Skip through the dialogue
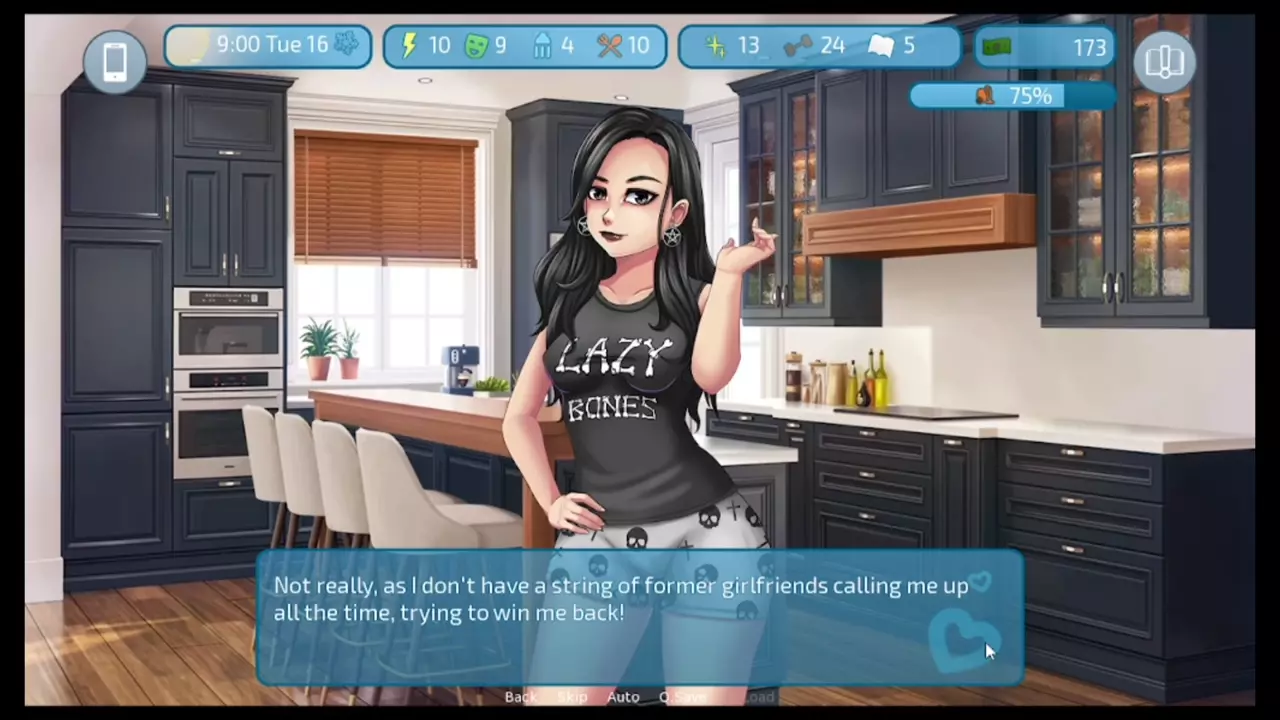Viewport: 1280px width, 720px height. pos(572,697)
